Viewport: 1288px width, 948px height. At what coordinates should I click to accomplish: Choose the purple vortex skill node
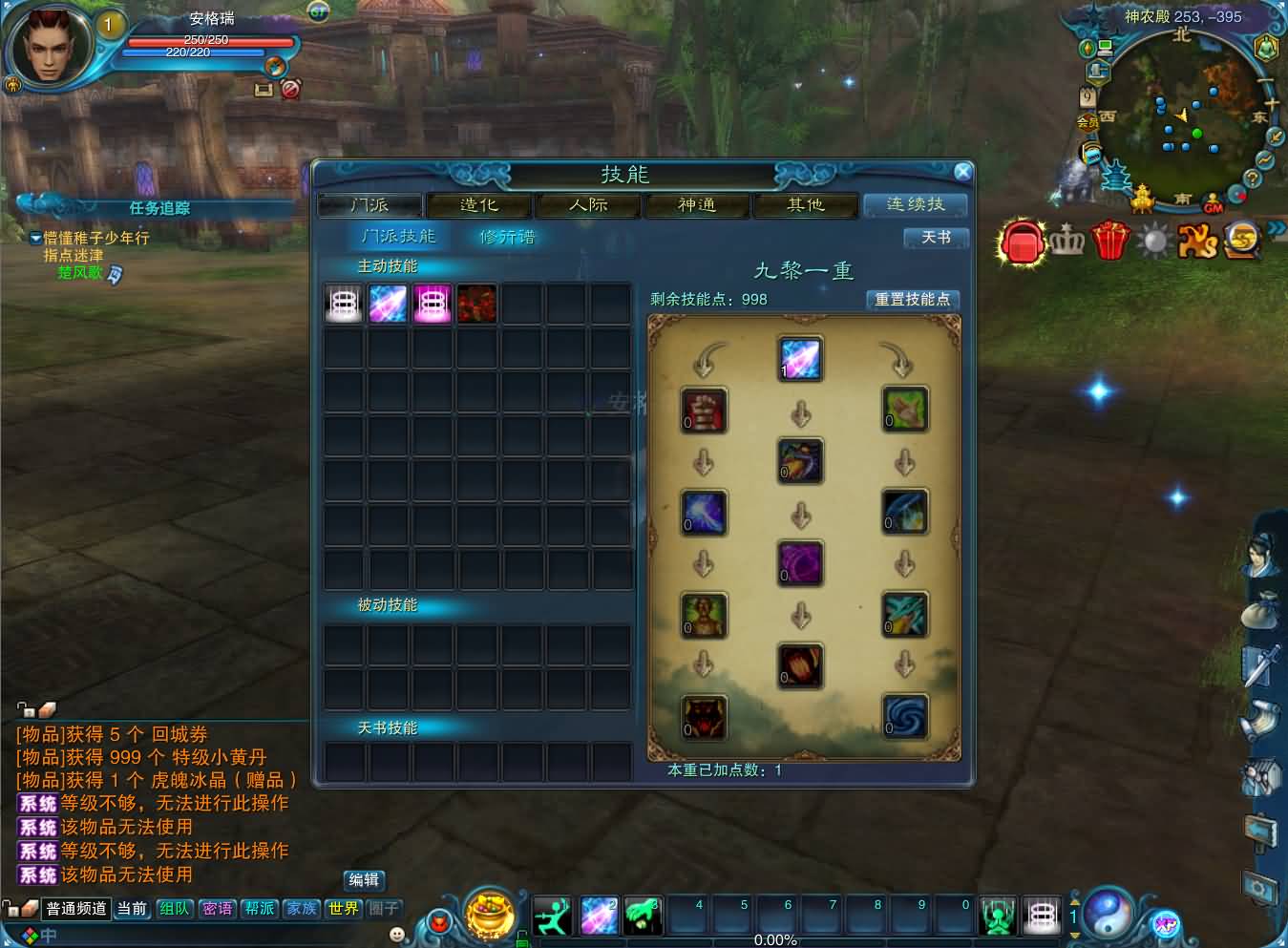click(x=800, y=563)
